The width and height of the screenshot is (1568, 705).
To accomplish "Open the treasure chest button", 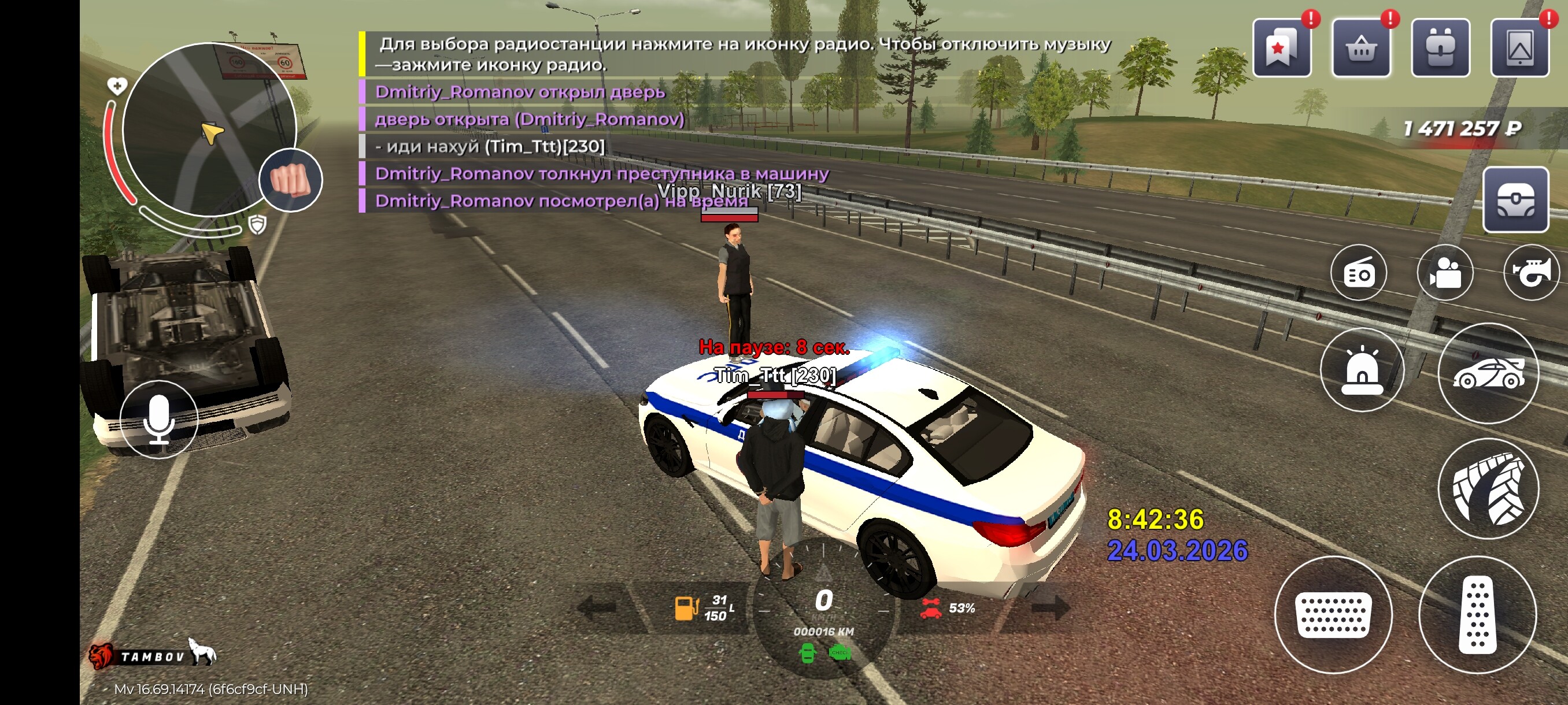I will click(1515, 199).
